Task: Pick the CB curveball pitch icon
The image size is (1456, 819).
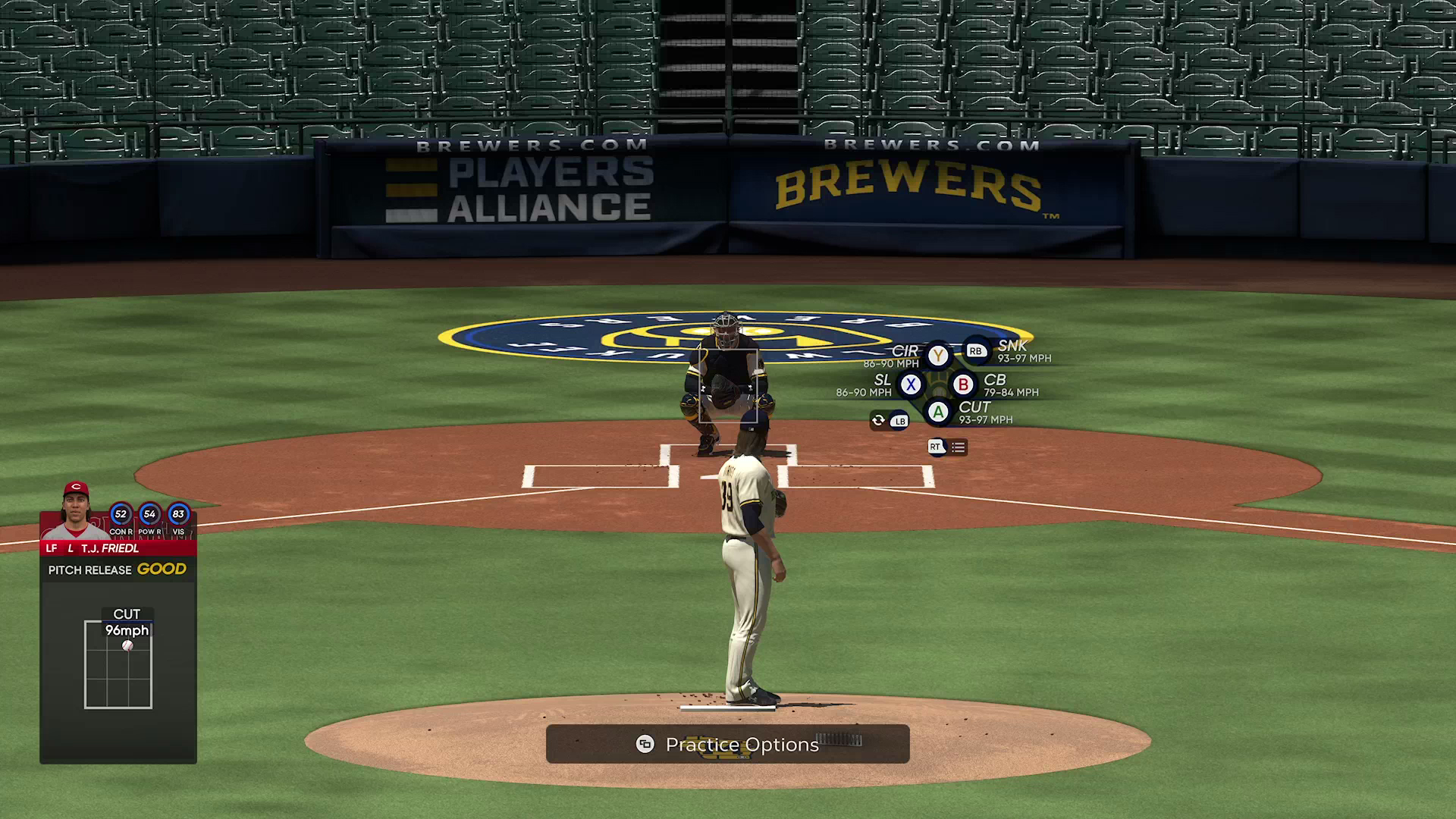Action: 963,384
